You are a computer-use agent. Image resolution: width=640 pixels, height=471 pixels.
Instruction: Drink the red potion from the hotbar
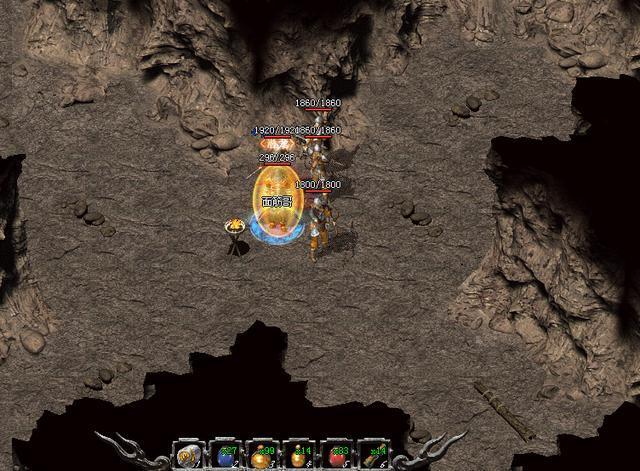coord(336,455)
